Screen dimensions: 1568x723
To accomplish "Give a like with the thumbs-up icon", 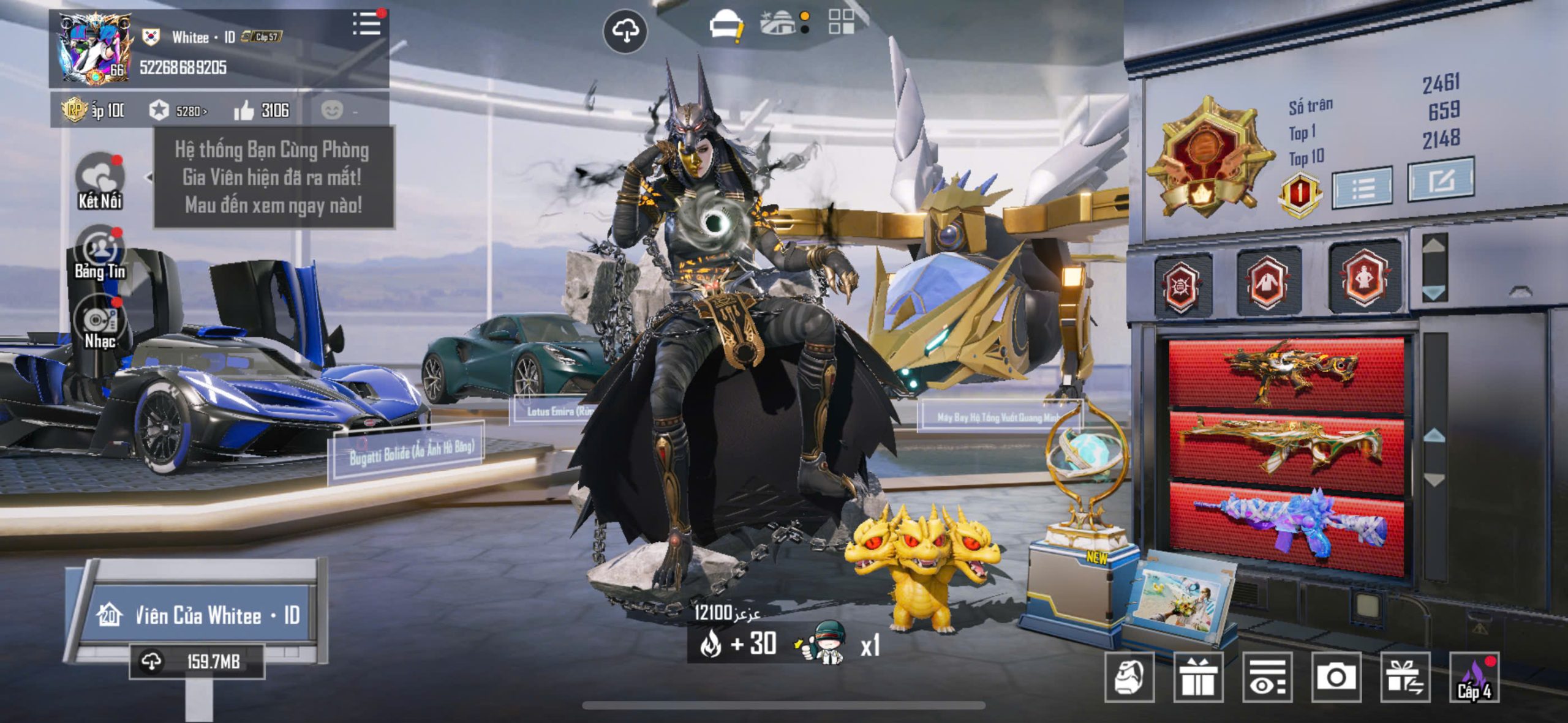I will pos(244,111).
